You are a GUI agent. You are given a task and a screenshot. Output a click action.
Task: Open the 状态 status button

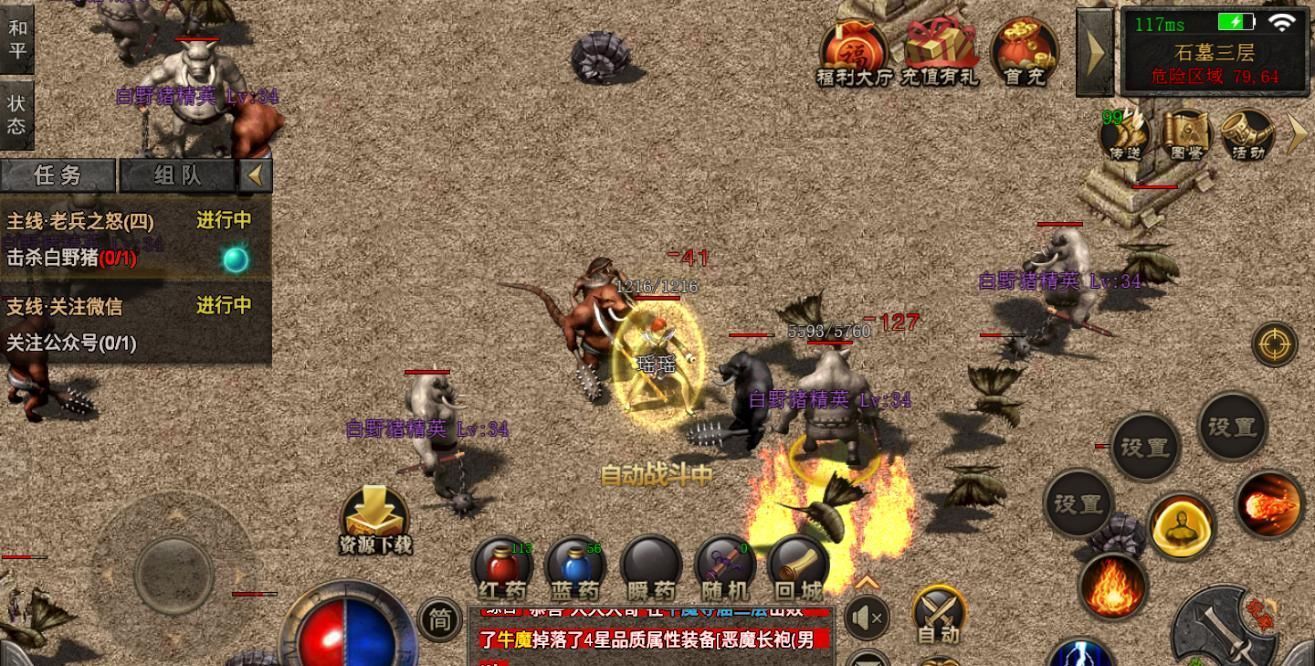(x=17, y=113)
